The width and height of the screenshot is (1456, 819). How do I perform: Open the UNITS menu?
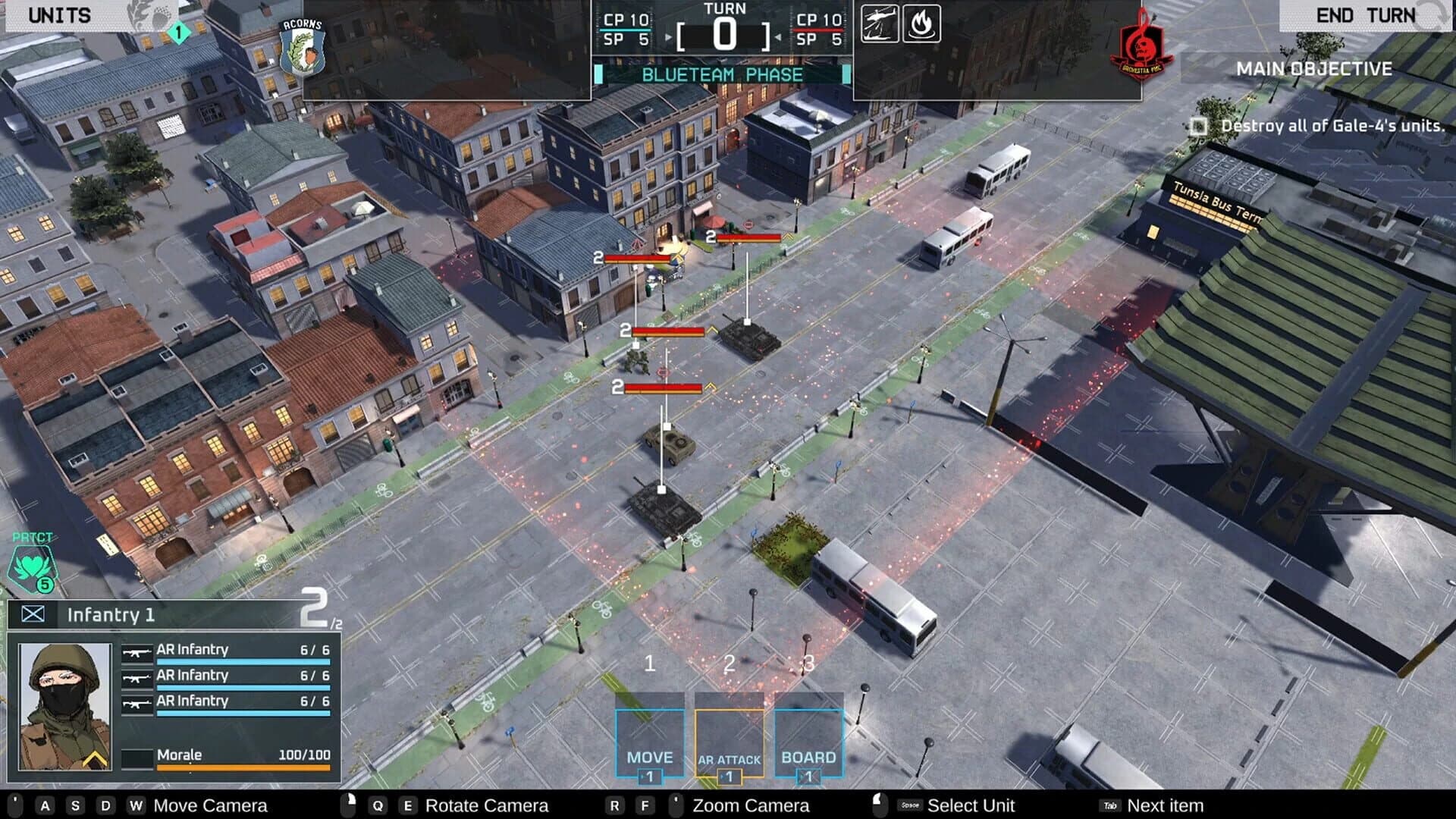pyautogui.click(x=61, y=14)
